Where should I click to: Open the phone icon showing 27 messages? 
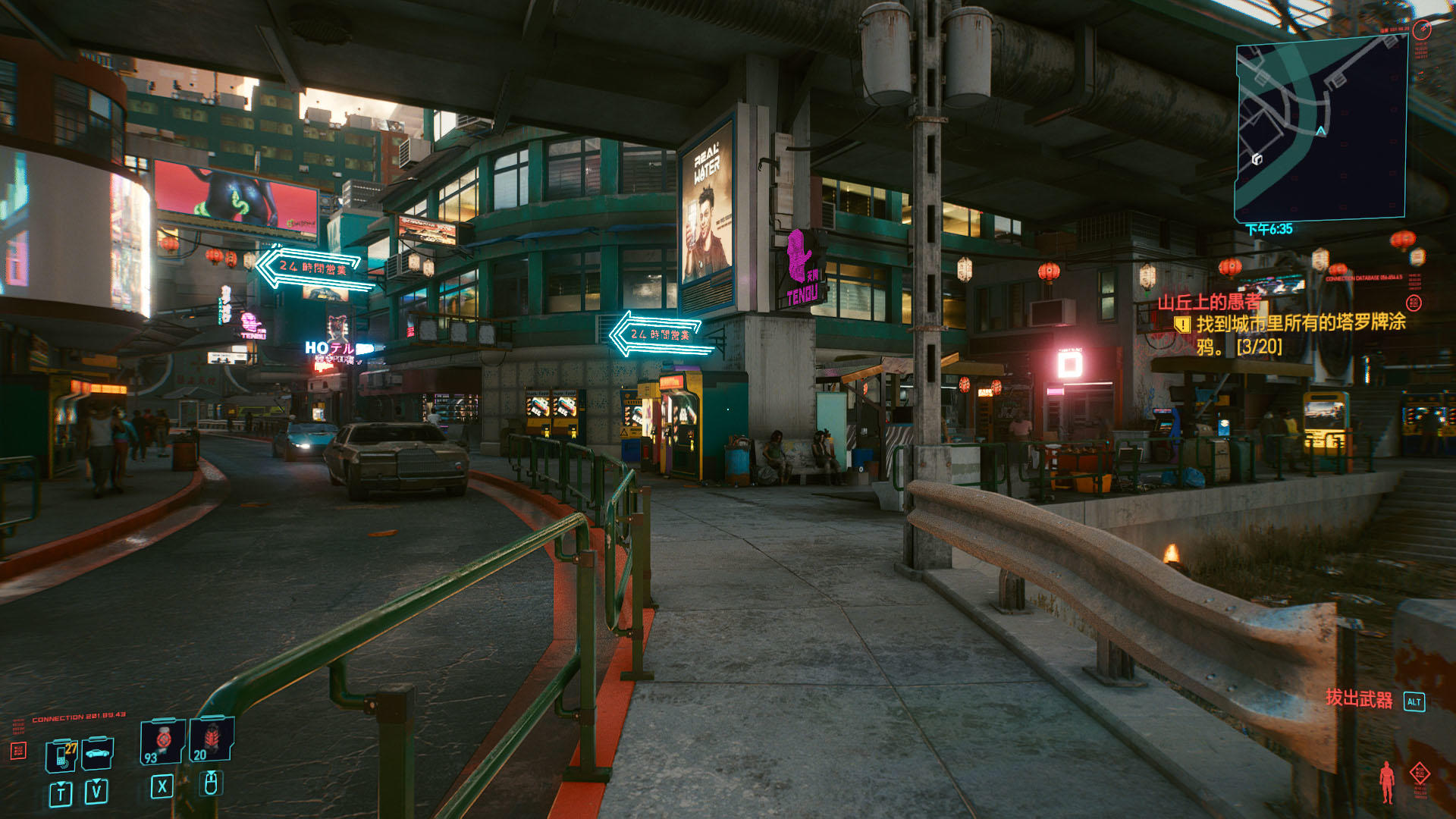62,755
